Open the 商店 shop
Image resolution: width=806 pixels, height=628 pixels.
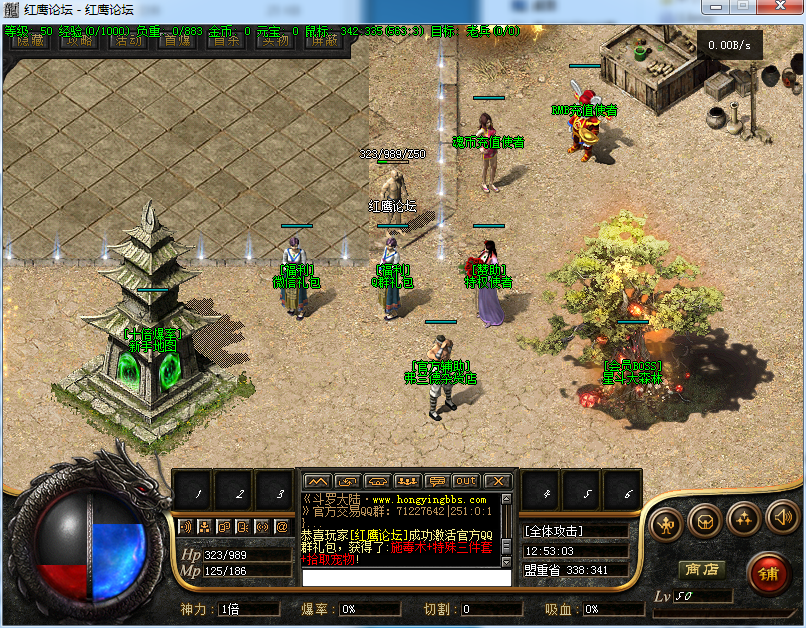701,569
